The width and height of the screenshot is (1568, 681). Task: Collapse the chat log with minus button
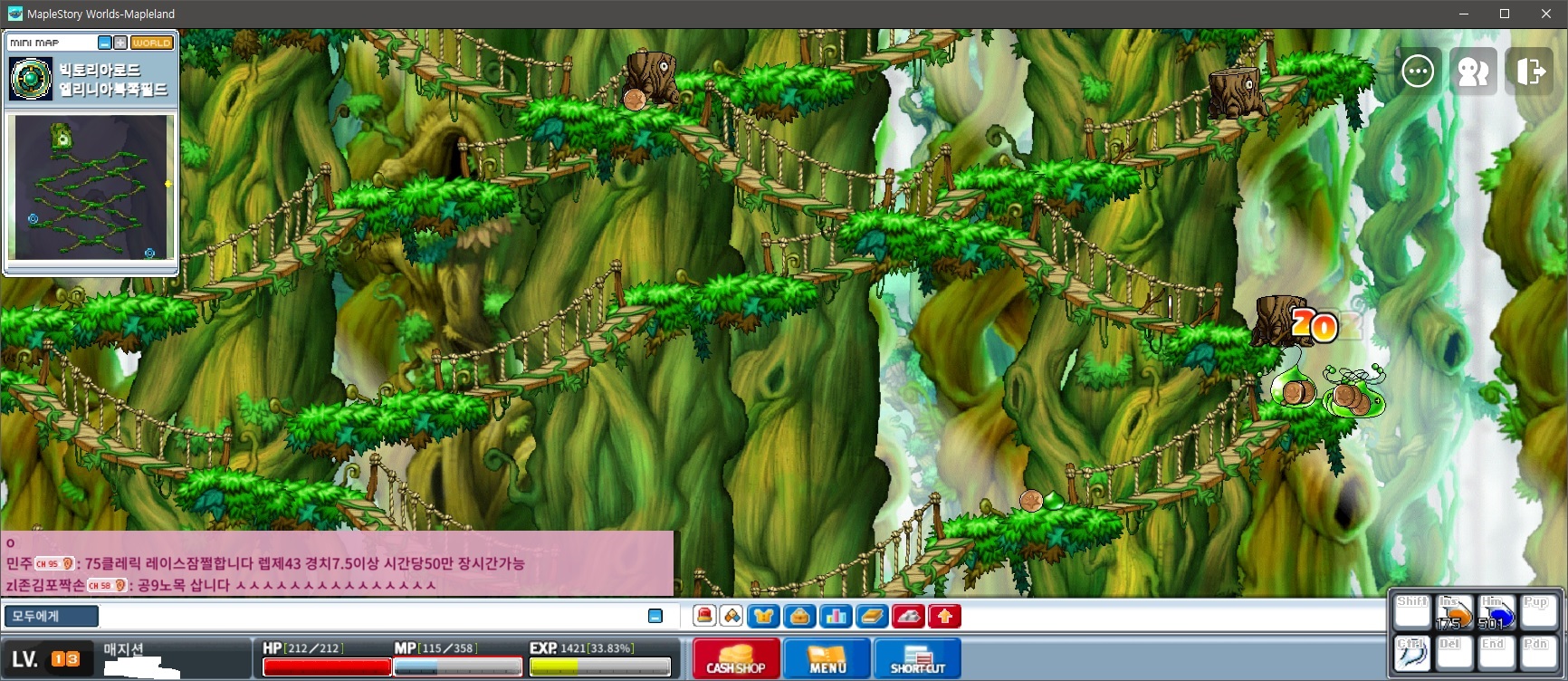(x=655, y=617)
